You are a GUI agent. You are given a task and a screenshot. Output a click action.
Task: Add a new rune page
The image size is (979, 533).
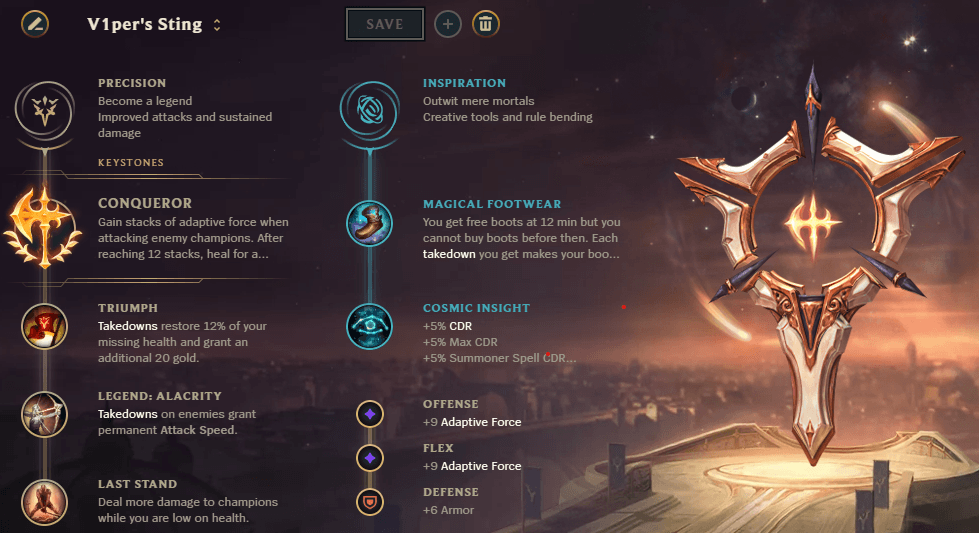tap(448, 24)
